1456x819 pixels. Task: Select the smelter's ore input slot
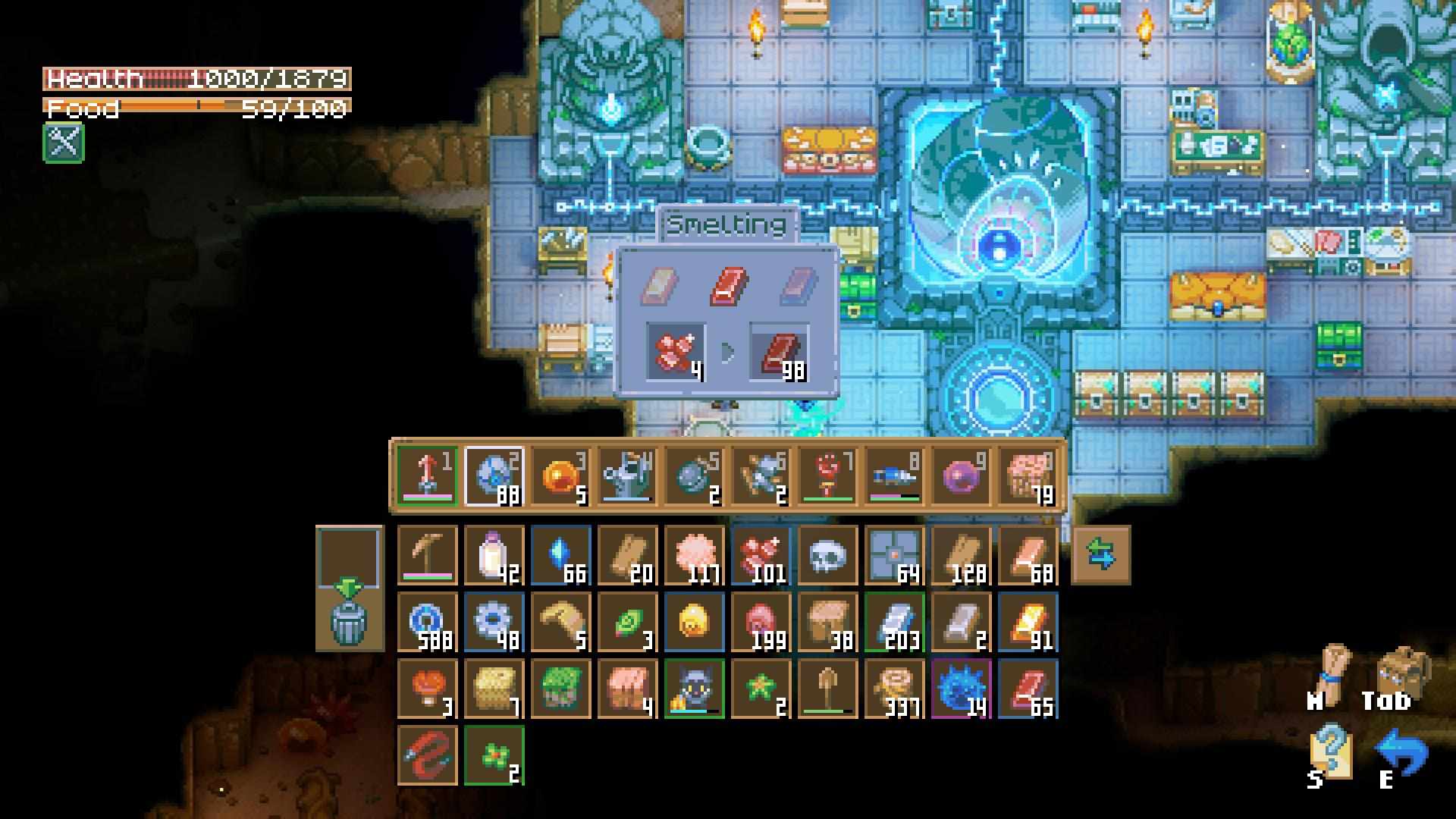675,353
